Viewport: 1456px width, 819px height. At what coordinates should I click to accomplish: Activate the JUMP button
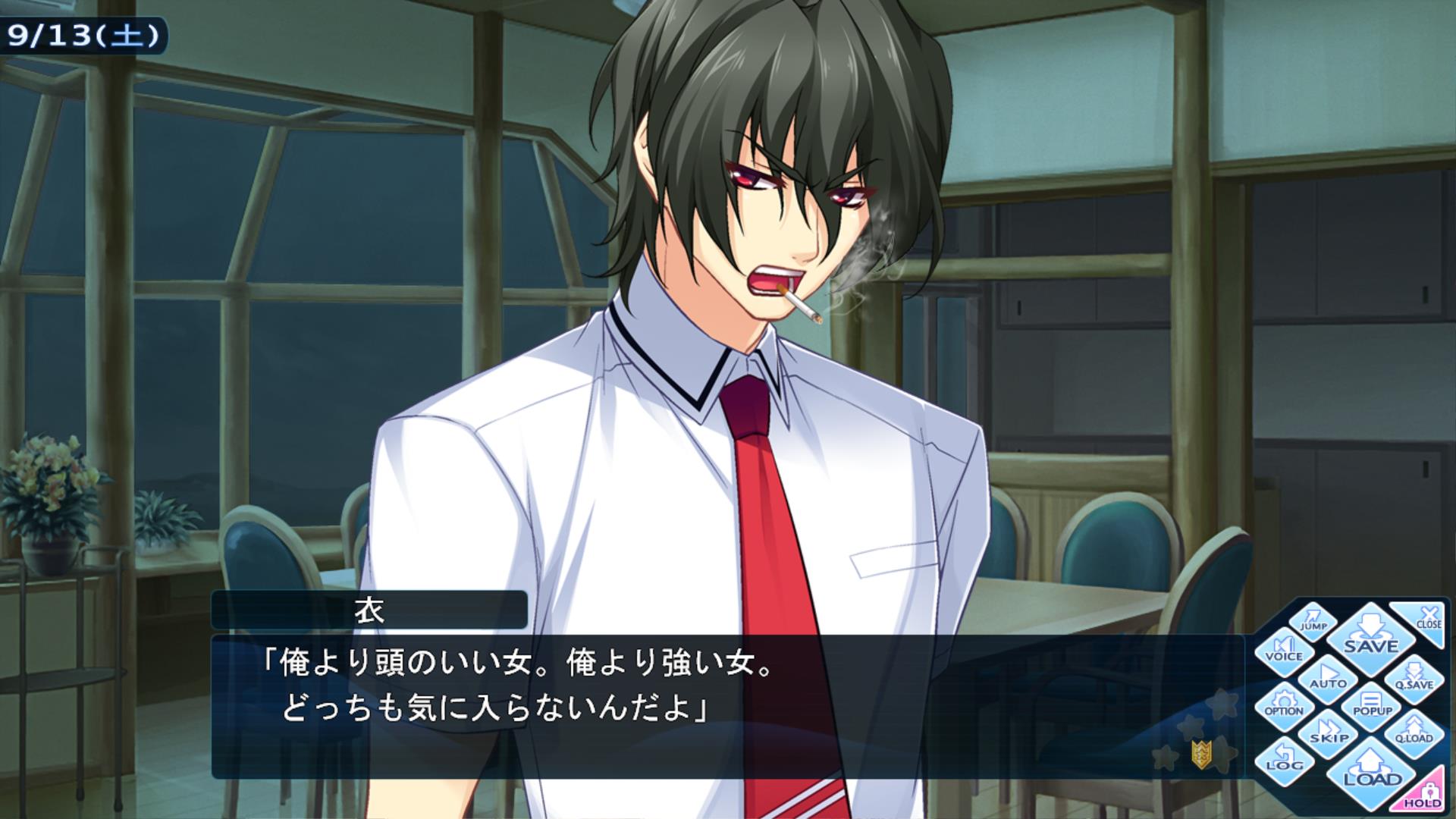[1313, 620]
